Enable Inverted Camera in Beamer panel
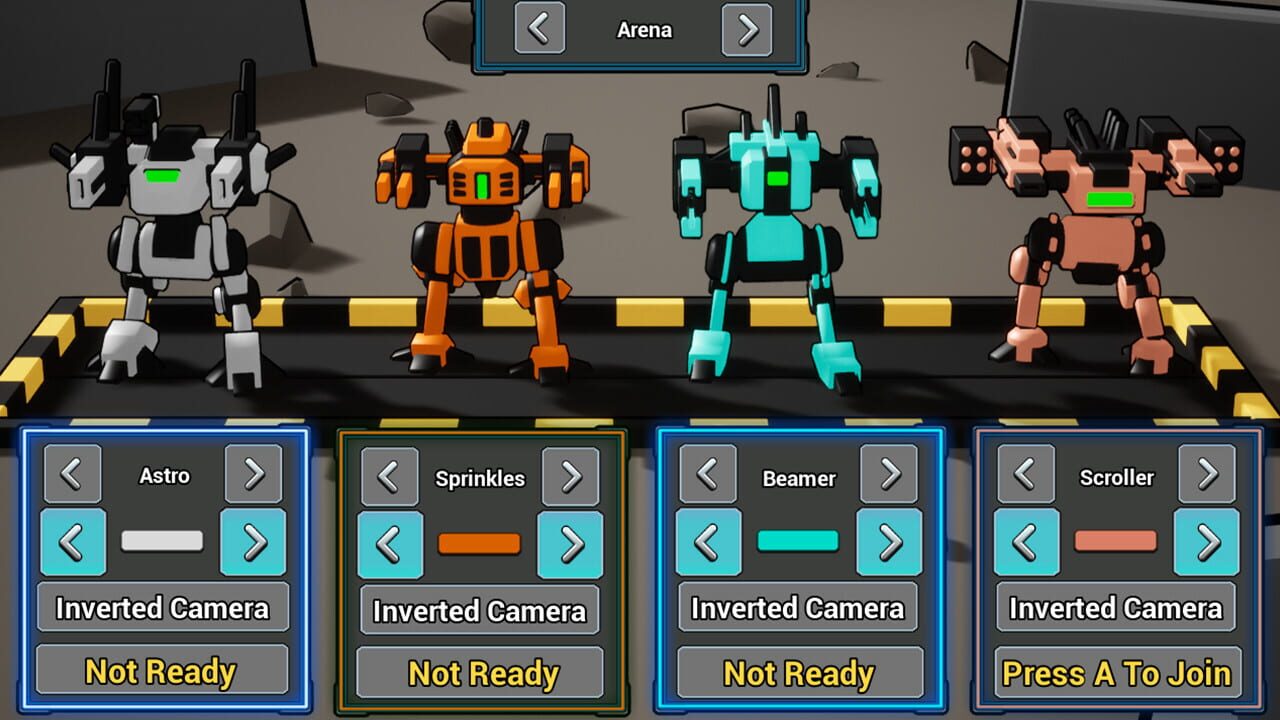Viewport: 1280px width, 720px height. (x=797, y=609)
